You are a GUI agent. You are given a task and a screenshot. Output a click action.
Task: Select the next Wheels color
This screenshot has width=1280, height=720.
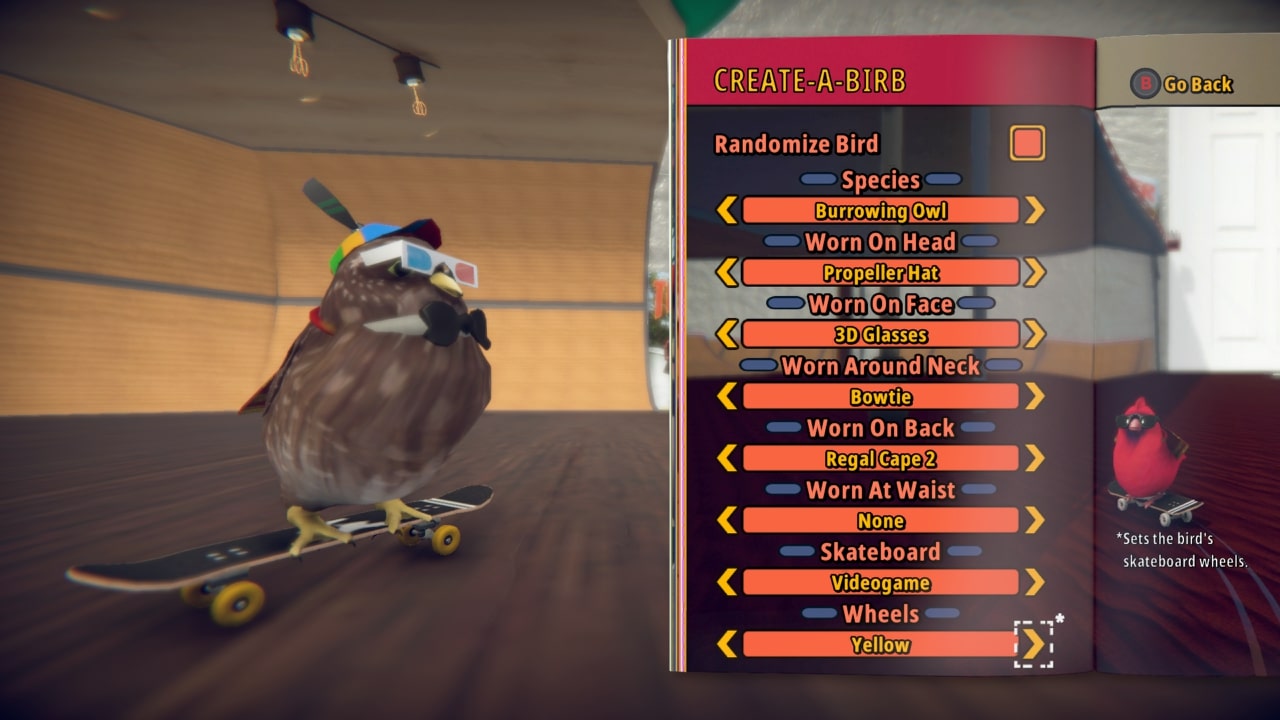pyautogui.click(x=1034, y=644)
